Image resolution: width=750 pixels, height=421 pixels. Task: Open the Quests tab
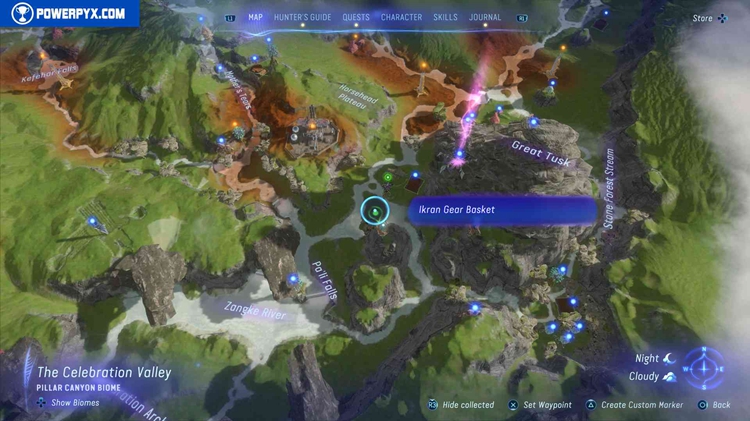[x=356, y=17]
